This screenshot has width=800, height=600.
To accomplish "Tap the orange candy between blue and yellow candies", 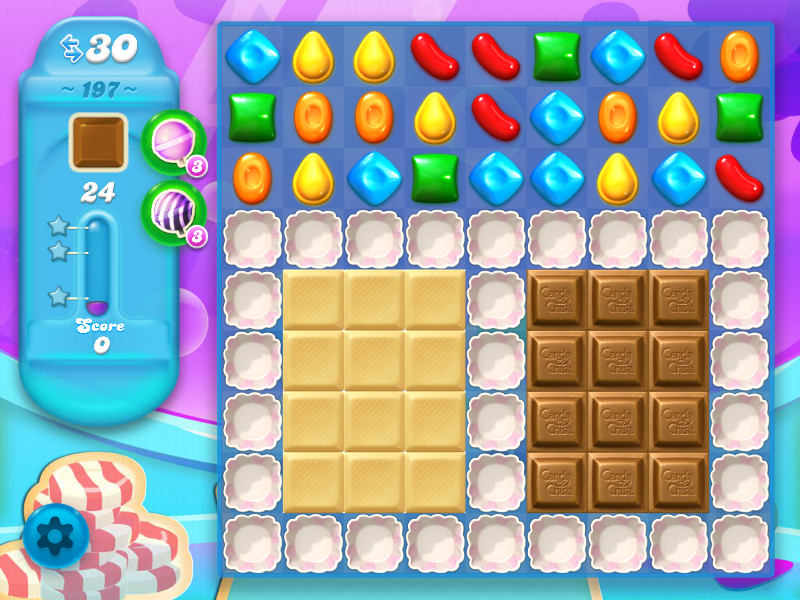I will [x=617, y=117].
